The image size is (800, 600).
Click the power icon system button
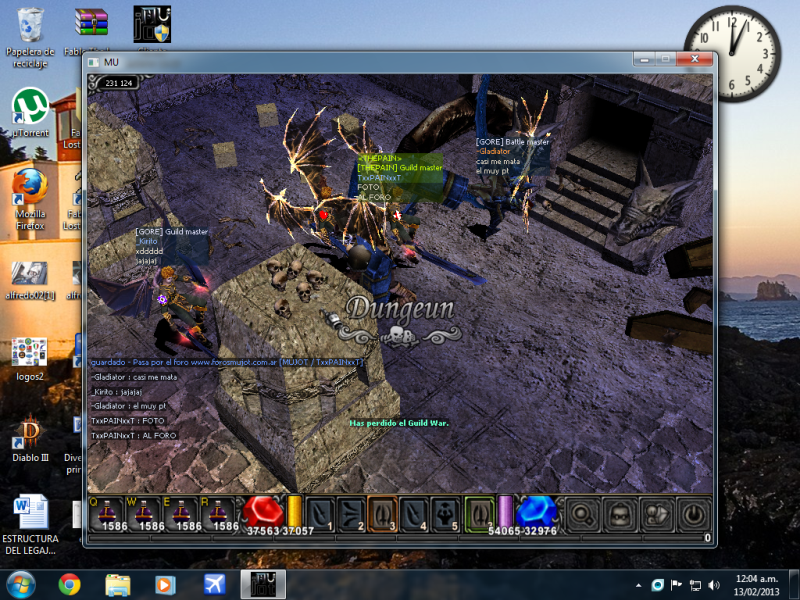693,514
